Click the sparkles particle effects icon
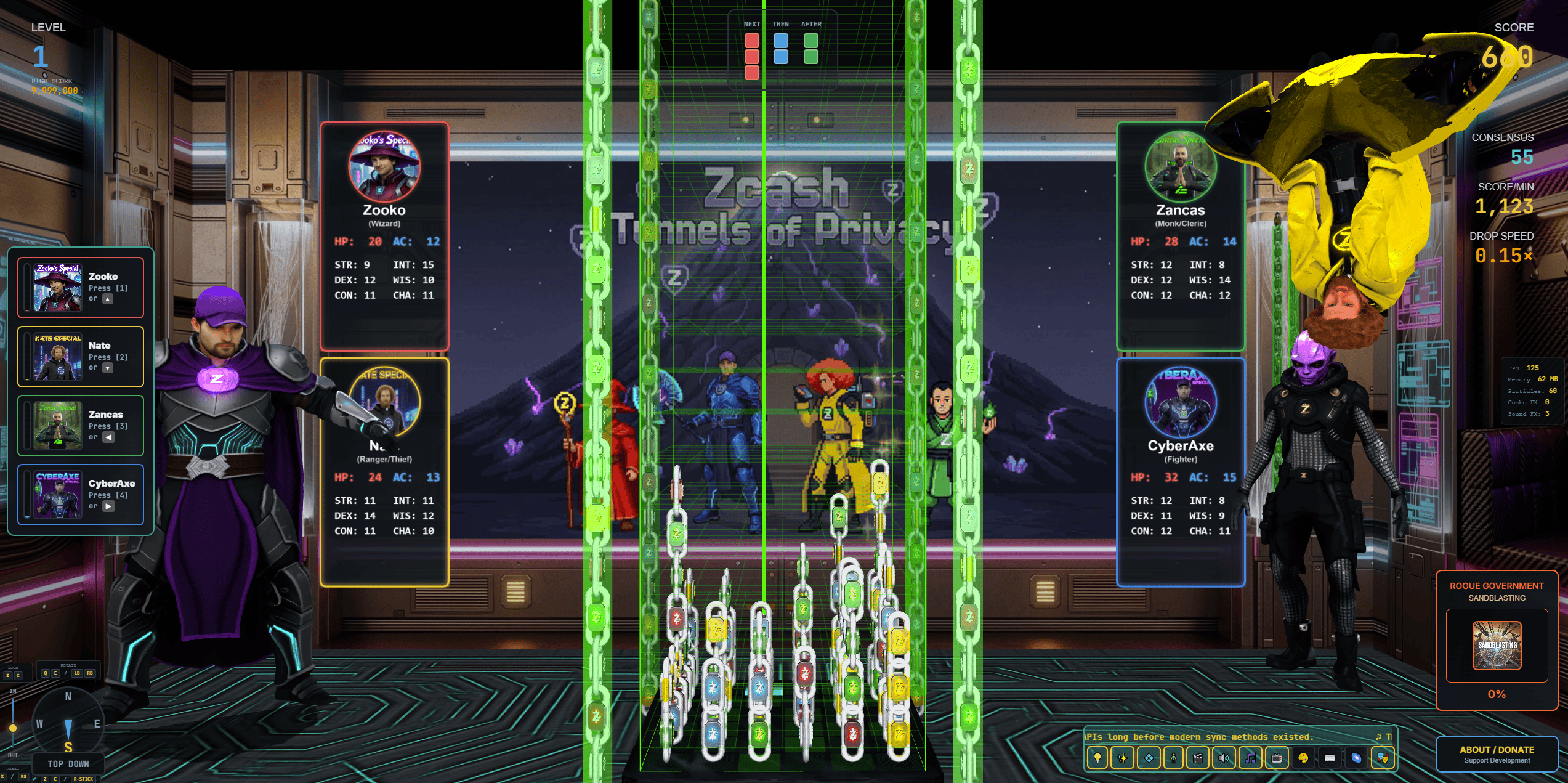1568x783 pixels. pyautogui.click(x=1122, y=758)
